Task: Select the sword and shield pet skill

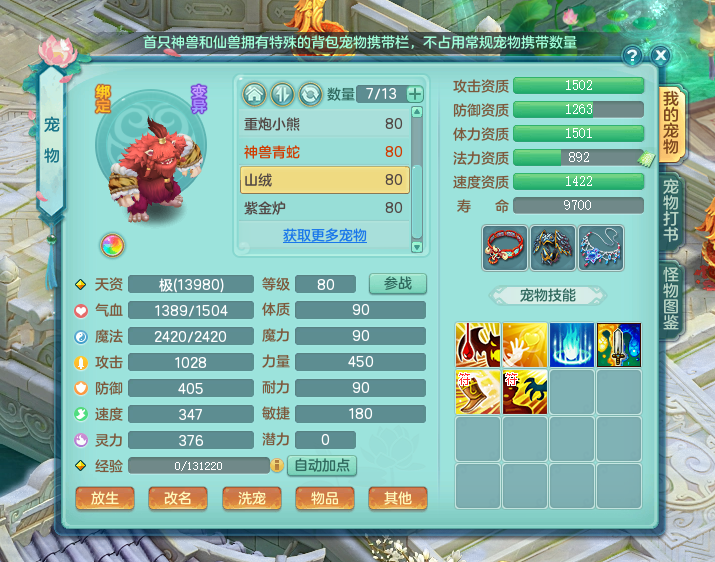Action: point(618,345)
